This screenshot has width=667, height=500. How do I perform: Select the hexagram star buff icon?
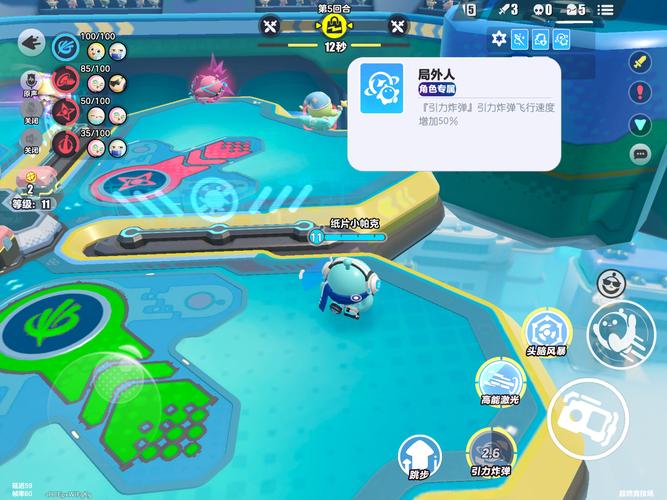click(x=499, y=39)
